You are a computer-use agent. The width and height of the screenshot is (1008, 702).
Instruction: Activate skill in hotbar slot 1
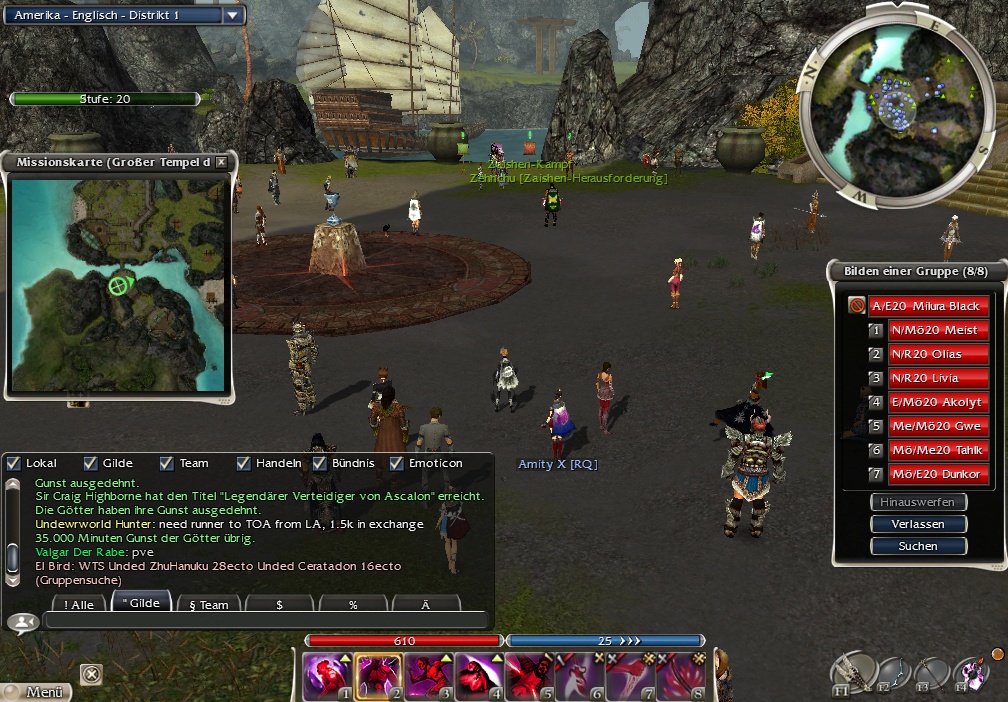pos(328,677)
